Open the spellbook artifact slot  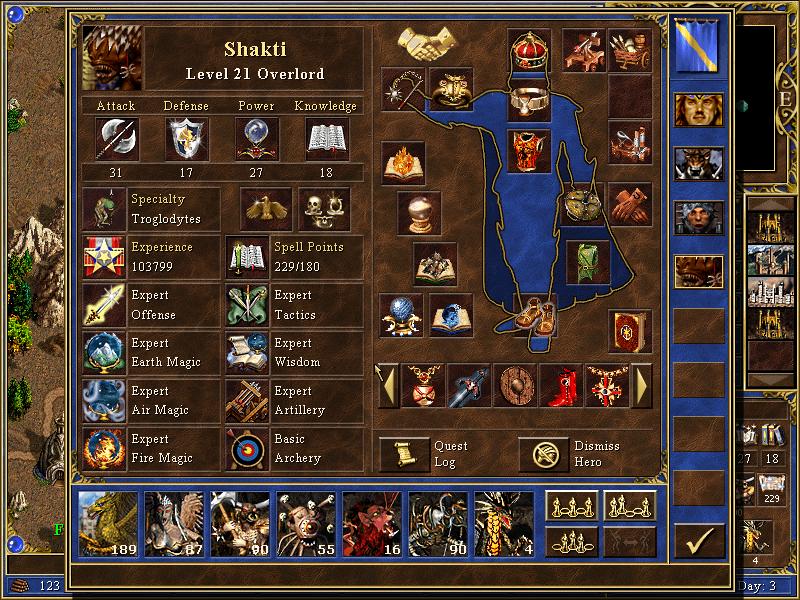pos(629,330)
